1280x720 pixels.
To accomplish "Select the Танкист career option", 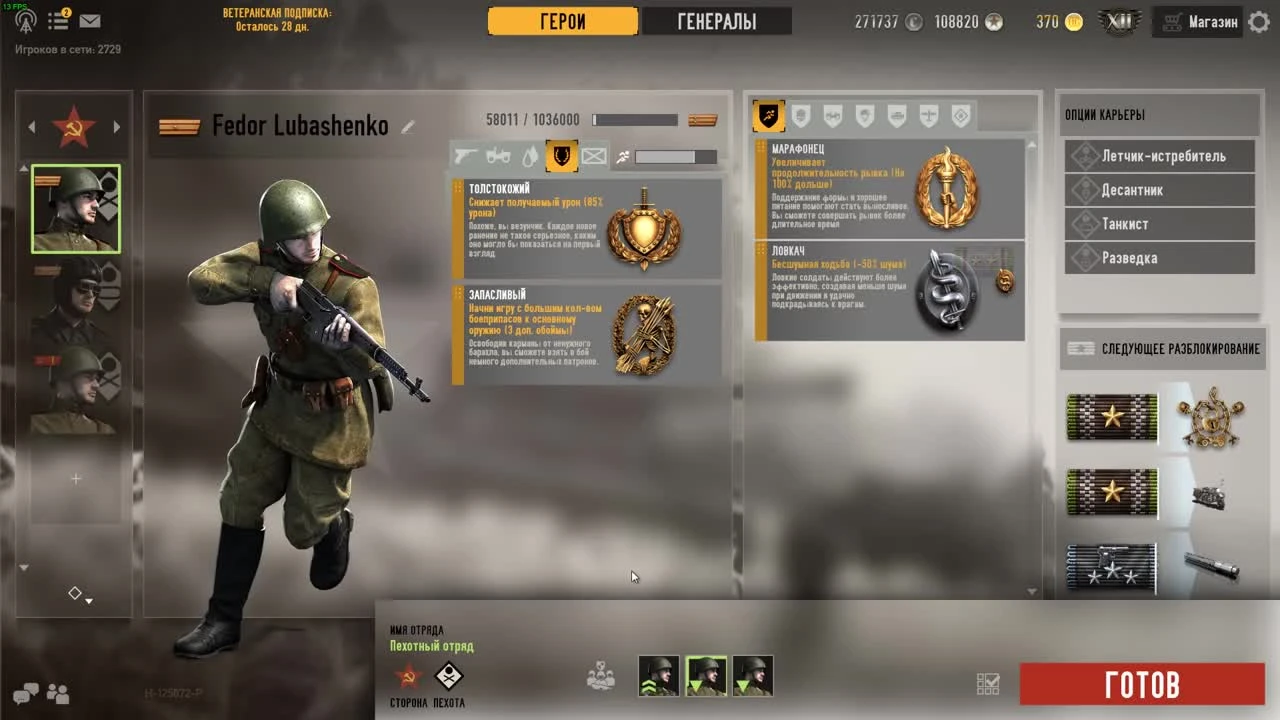I will pos(1160,224).
